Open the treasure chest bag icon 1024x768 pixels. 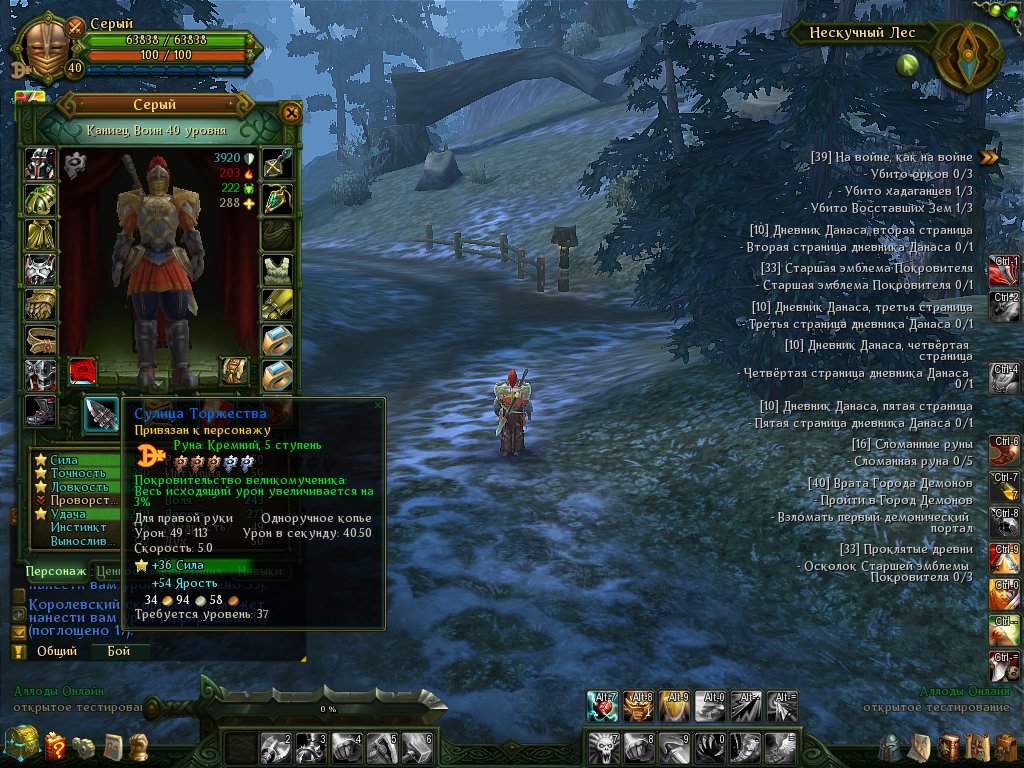click(21, 743)
